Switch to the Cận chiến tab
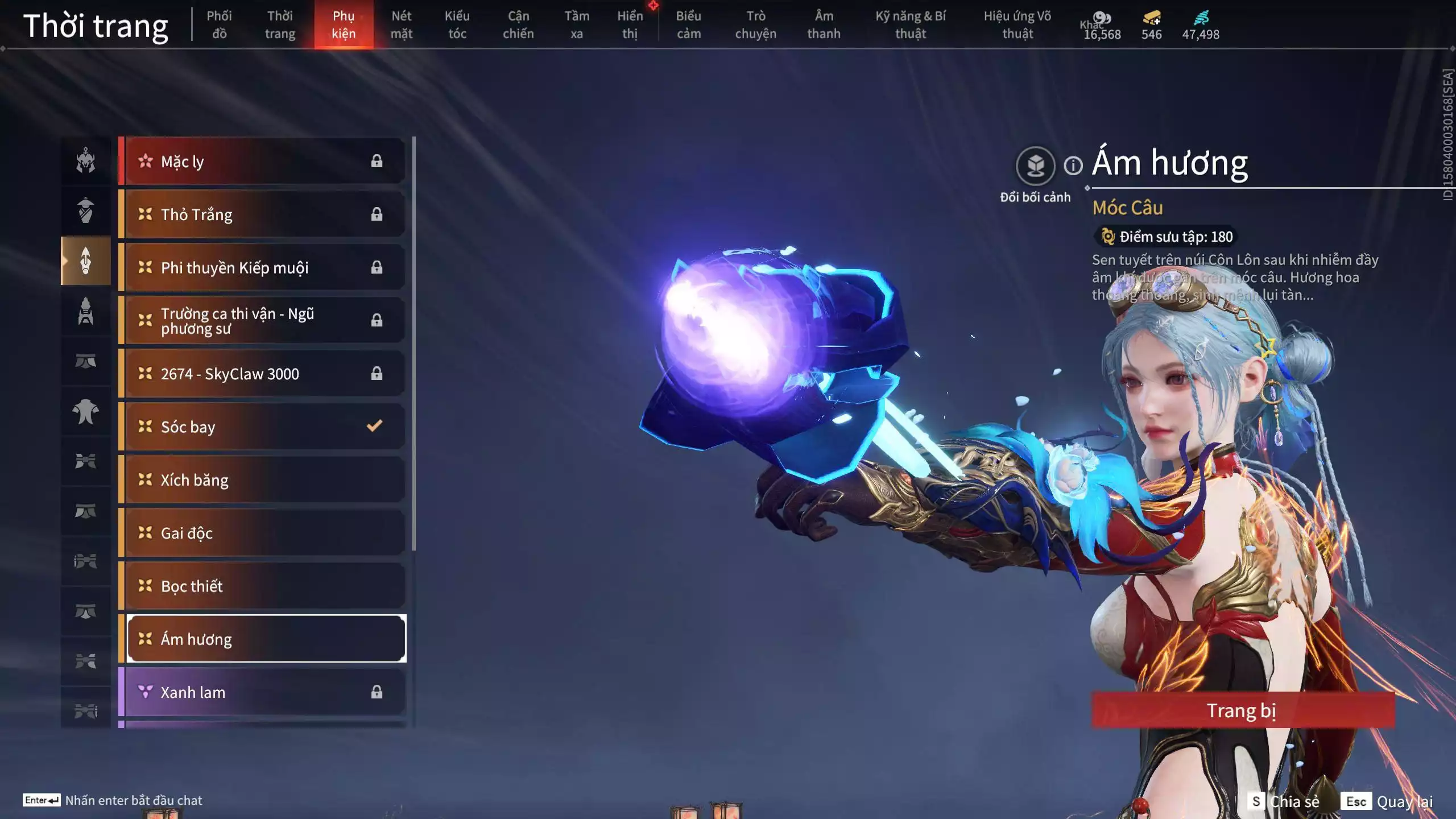This screenshot has height=819, width=1456. tap(518, 24)
